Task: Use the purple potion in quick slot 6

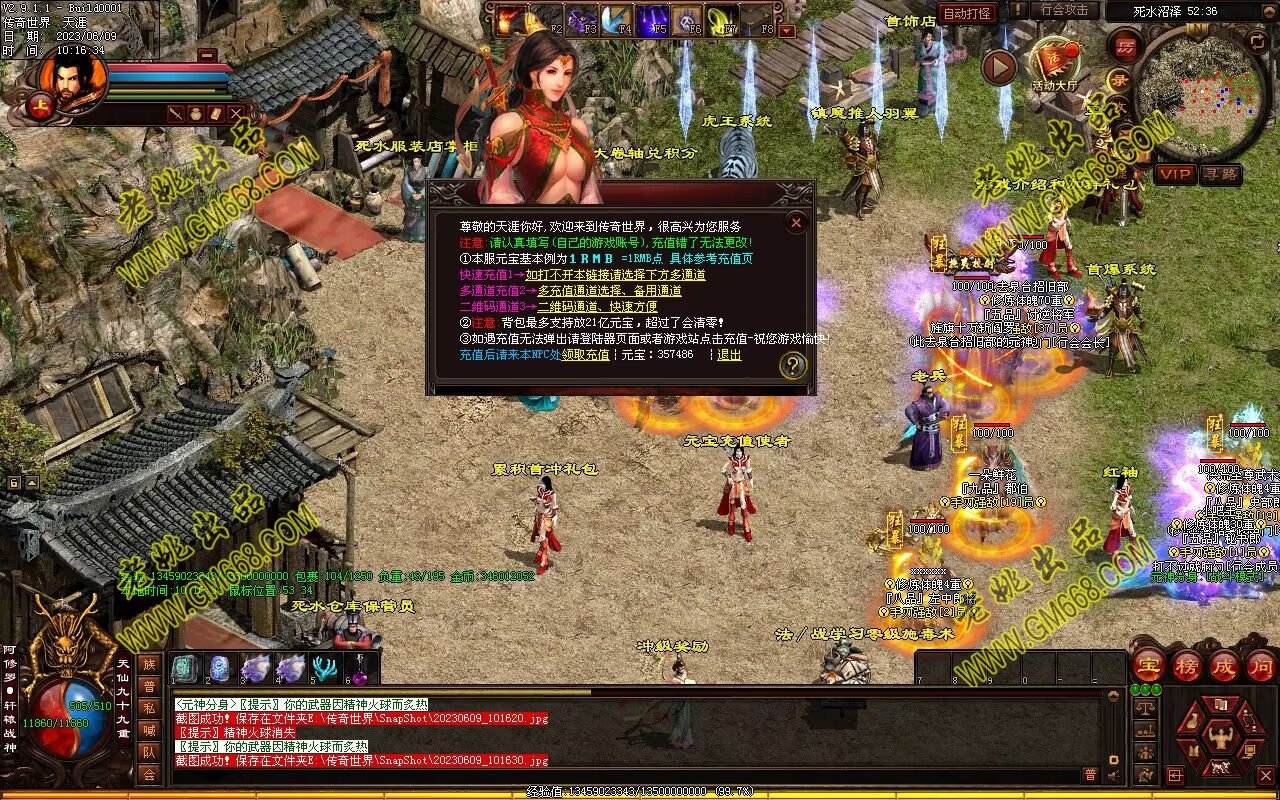Action: 359,669
